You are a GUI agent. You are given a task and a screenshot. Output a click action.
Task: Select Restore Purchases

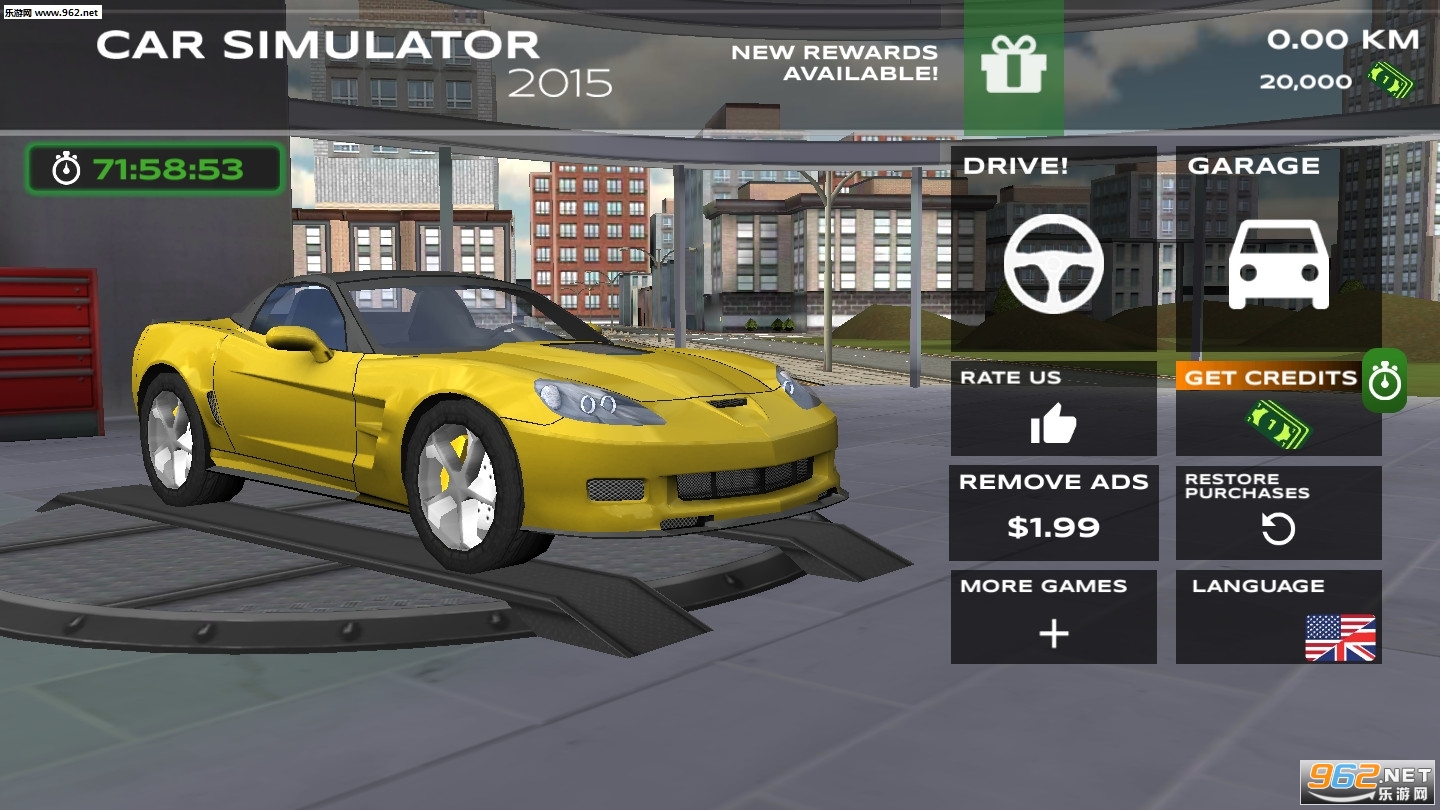[x=1278, y=512]
